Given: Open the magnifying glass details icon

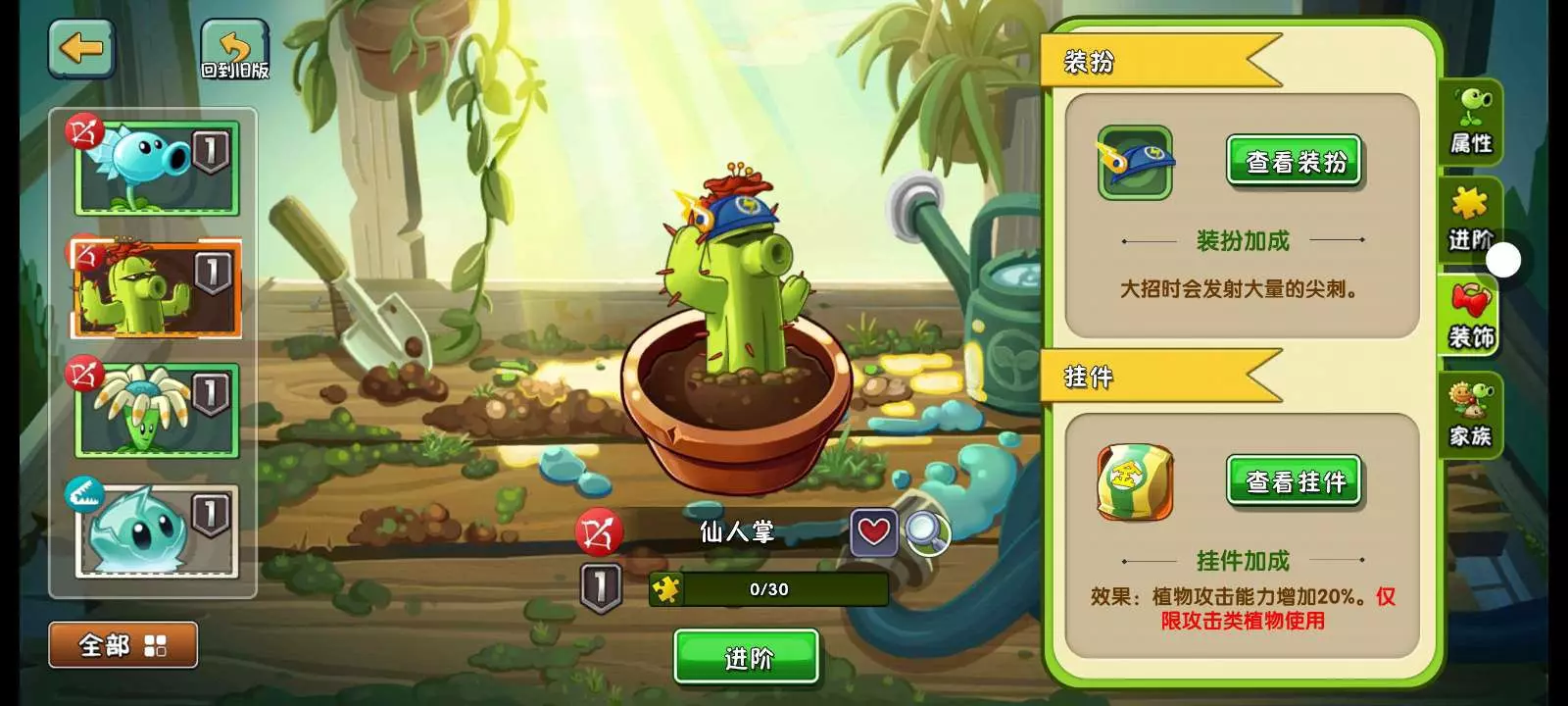Looking at the screenshot, I should pyautogui.click(x=926, y=532).
